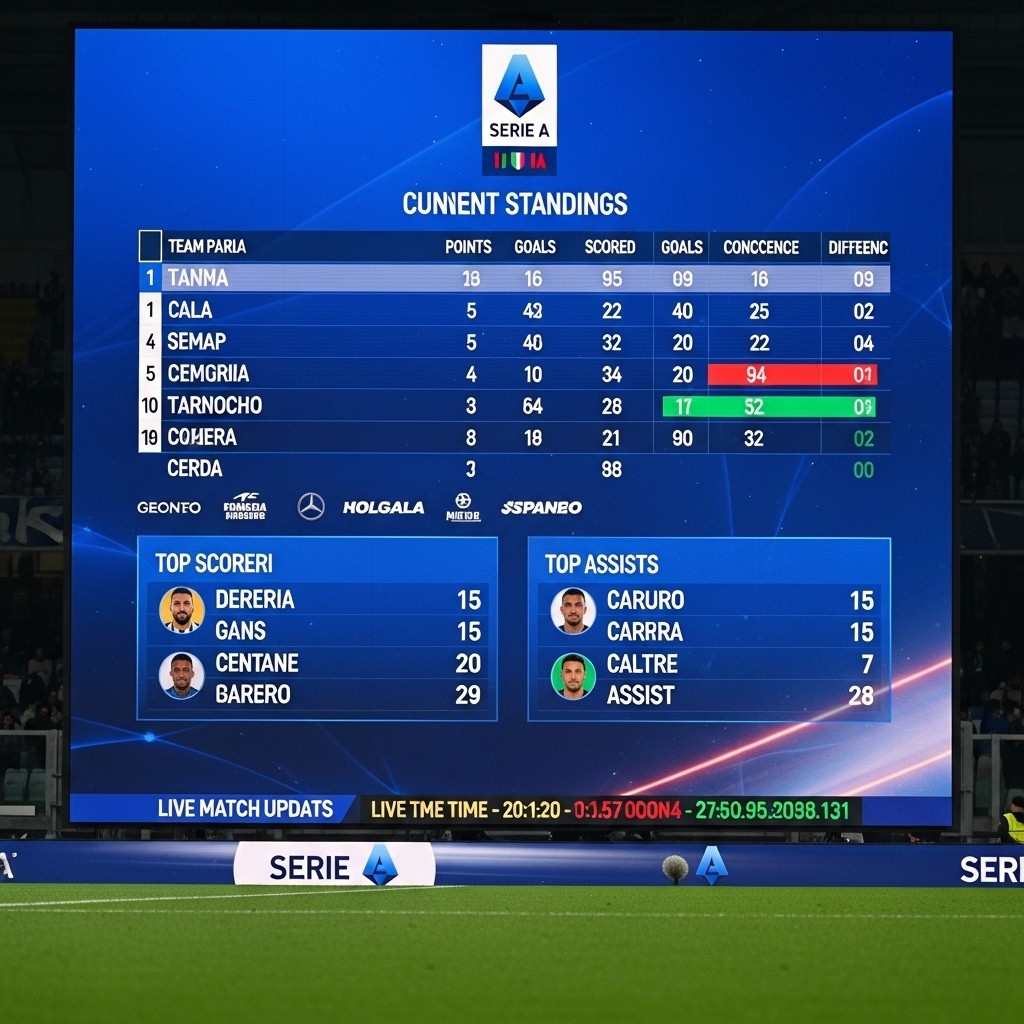The width and height of the screenshot is (1024, 1024).
Task: Sort standings by the POINTS column header
Action: 468,247
